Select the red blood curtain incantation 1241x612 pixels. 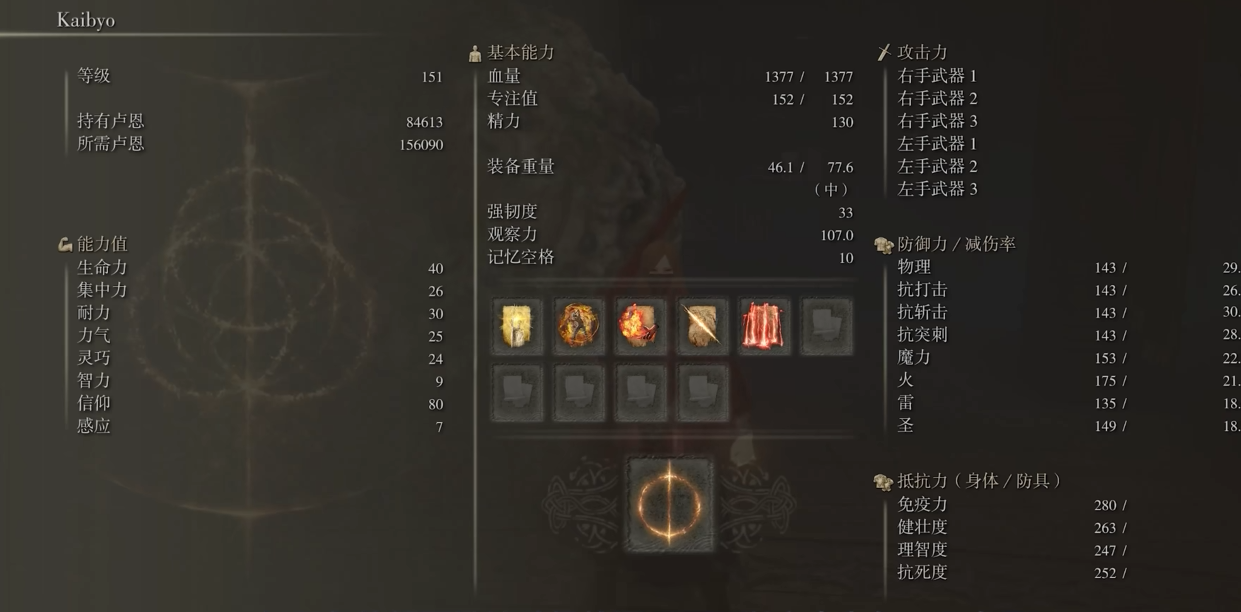pyautogui.click(x=764, y=326)
